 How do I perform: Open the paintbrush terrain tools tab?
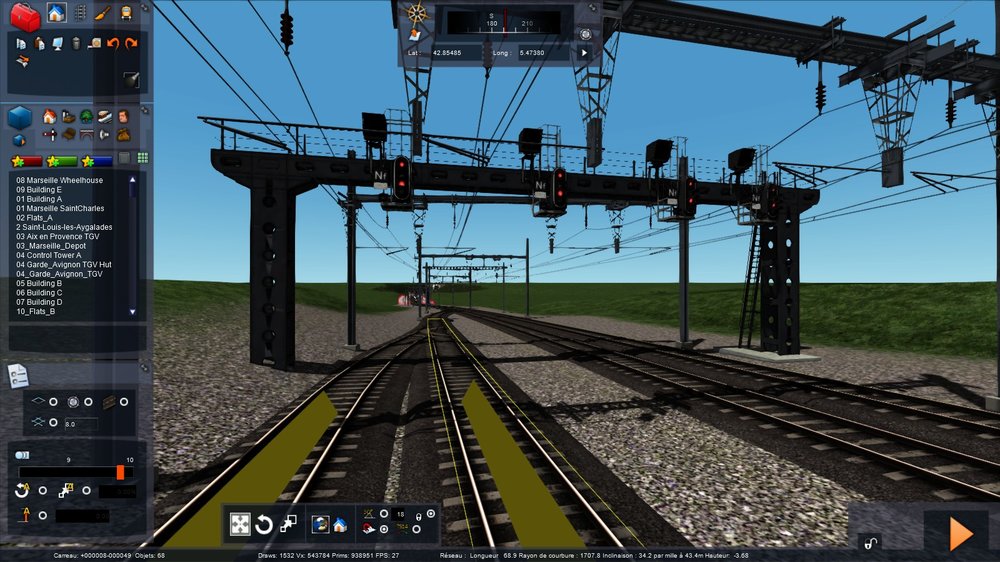click(103, 13)
